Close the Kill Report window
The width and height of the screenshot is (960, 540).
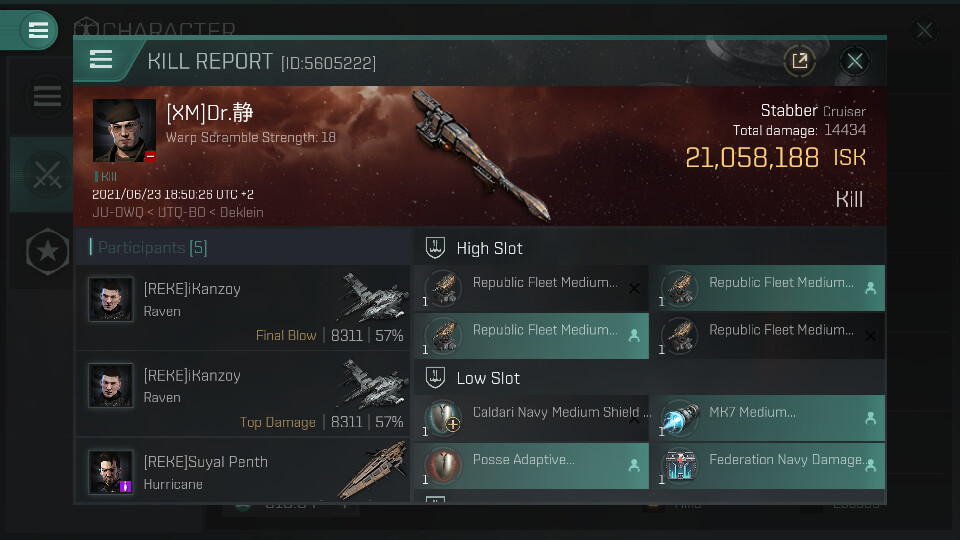coord(854,61)
